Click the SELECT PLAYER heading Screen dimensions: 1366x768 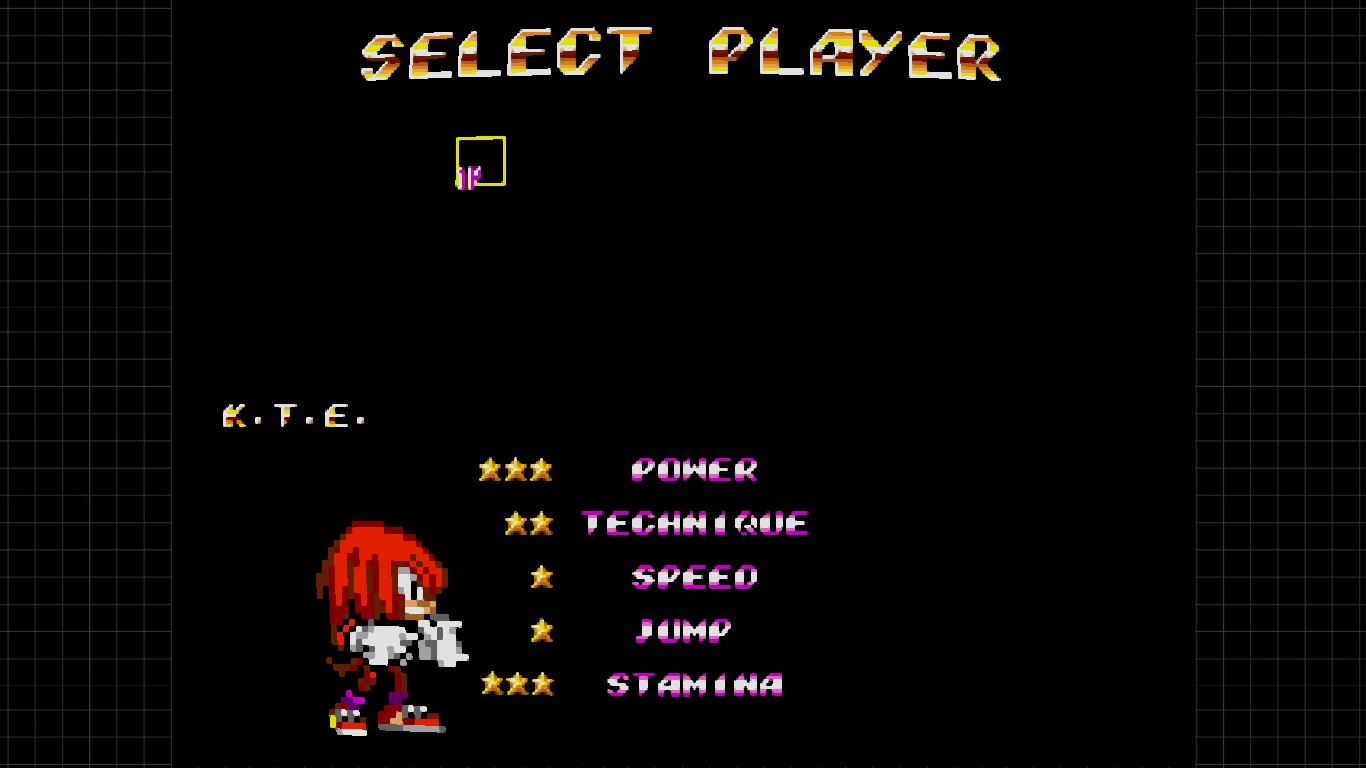(680, 55)
